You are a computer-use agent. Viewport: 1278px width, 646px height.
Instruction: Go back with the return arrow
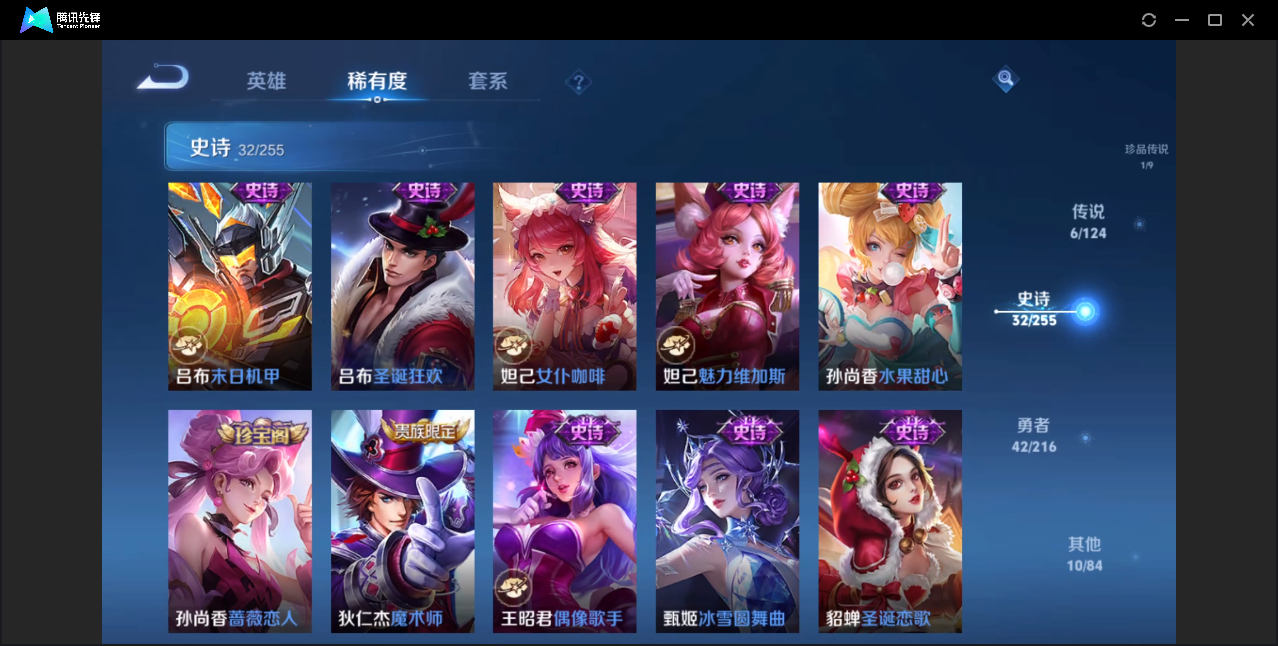(x=163, y=77)
